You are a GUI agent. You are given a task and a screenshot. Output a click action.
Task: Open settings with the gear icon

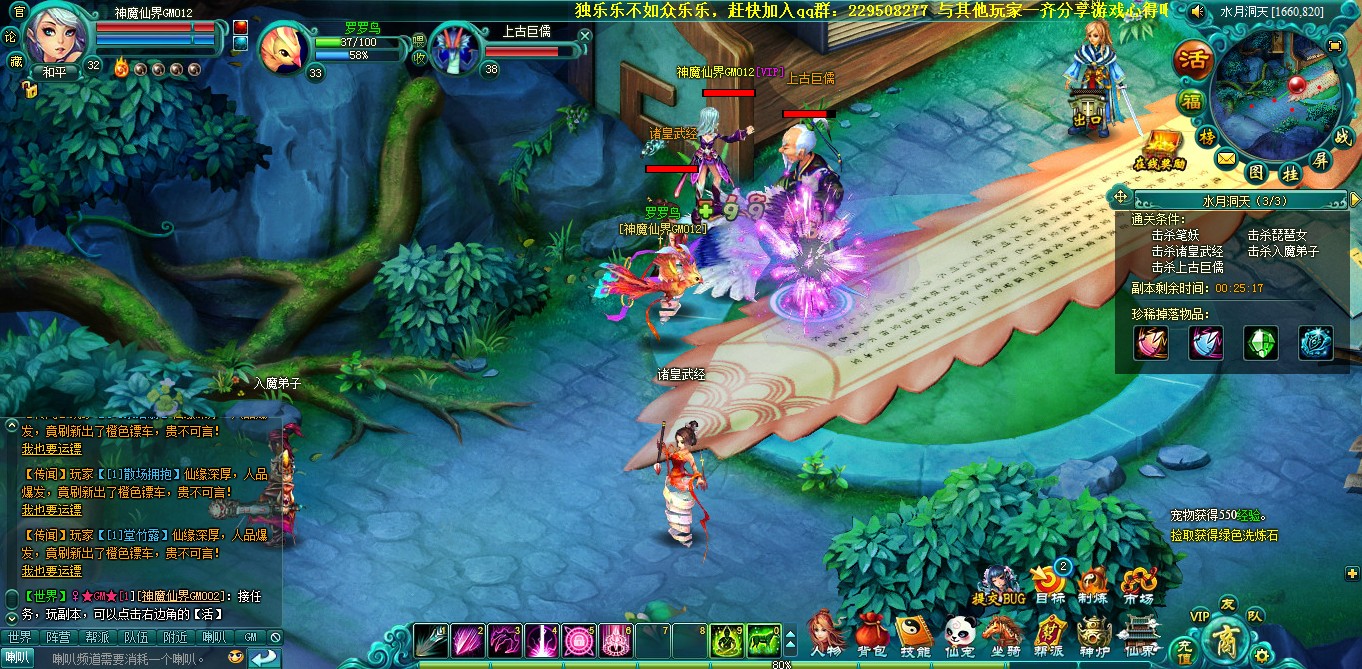tap(1262, 656)
